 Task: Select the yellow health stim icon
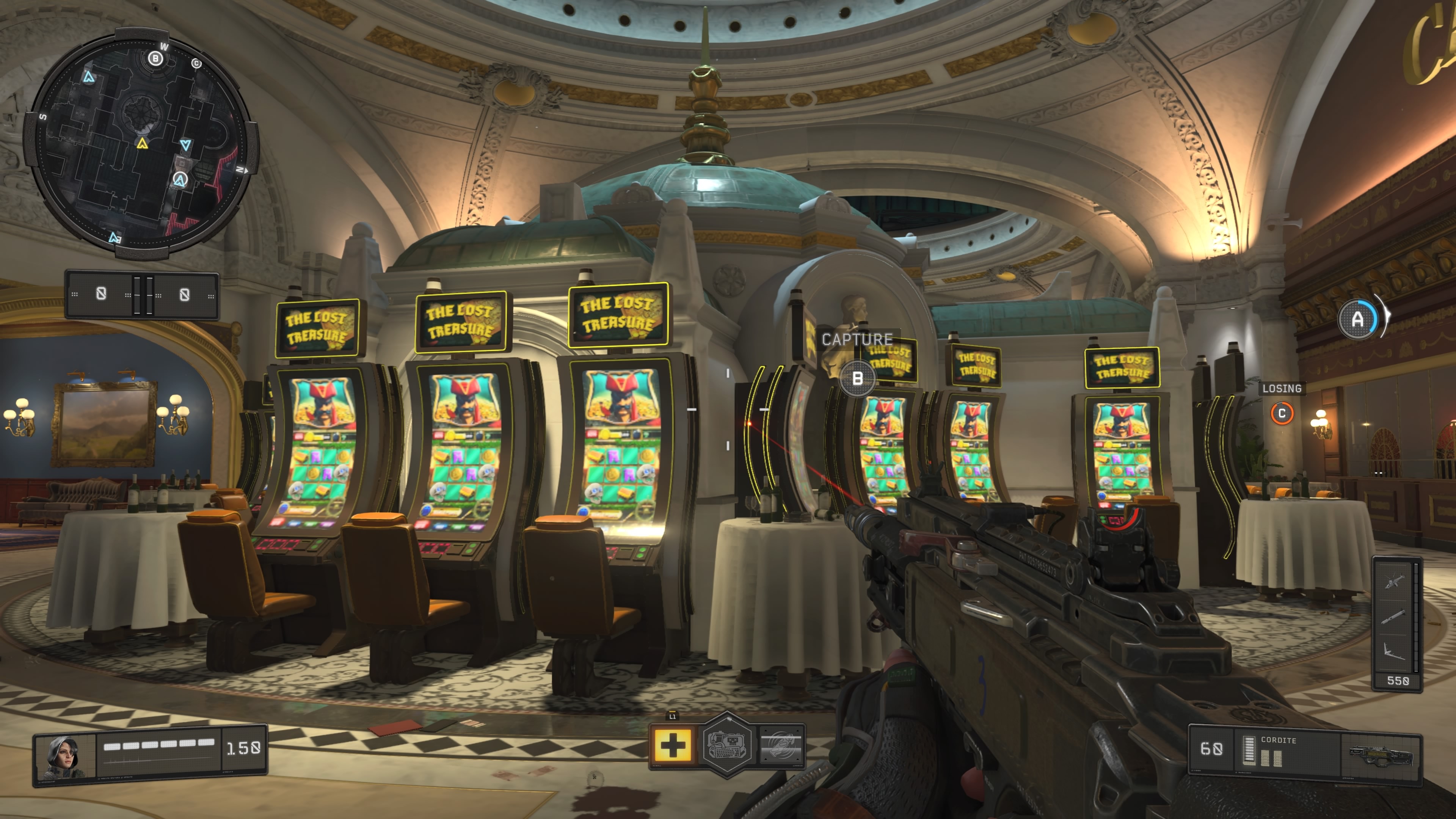coord(673,745)
